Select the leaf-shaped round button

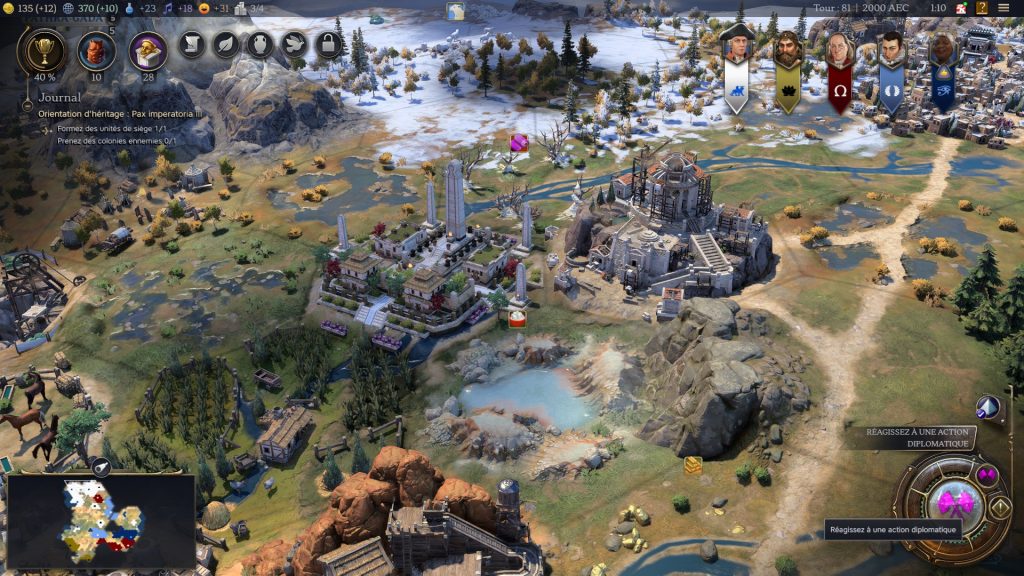(x=226, y=44)
